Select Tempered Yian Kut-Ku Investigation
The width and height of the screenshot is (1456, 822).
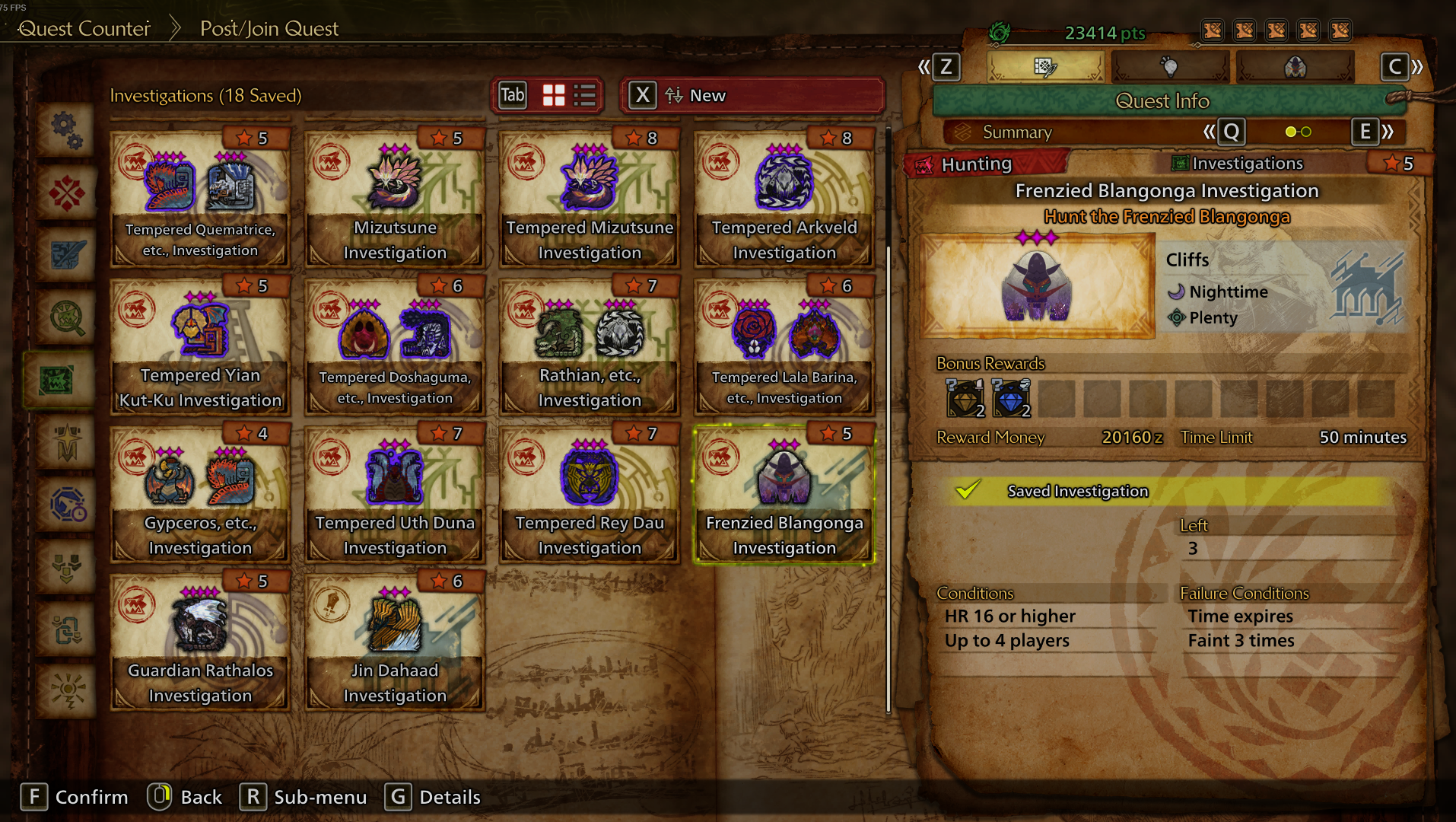[x=200, y=347]
